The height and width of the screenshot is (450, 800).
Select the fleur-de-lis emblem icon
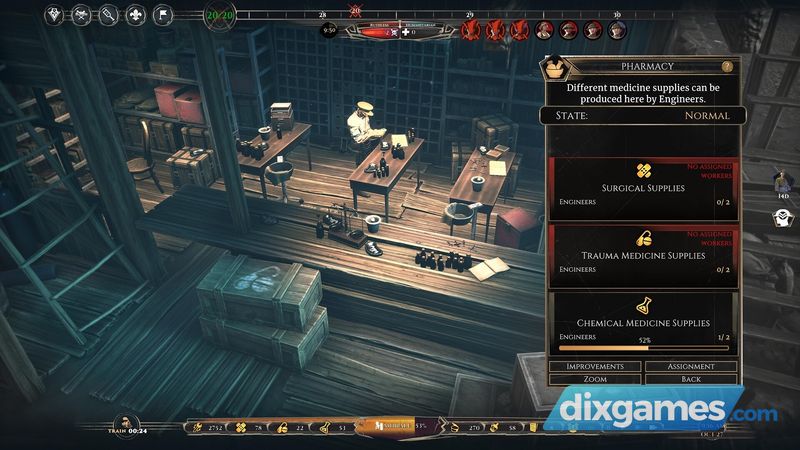coord(136,15)
